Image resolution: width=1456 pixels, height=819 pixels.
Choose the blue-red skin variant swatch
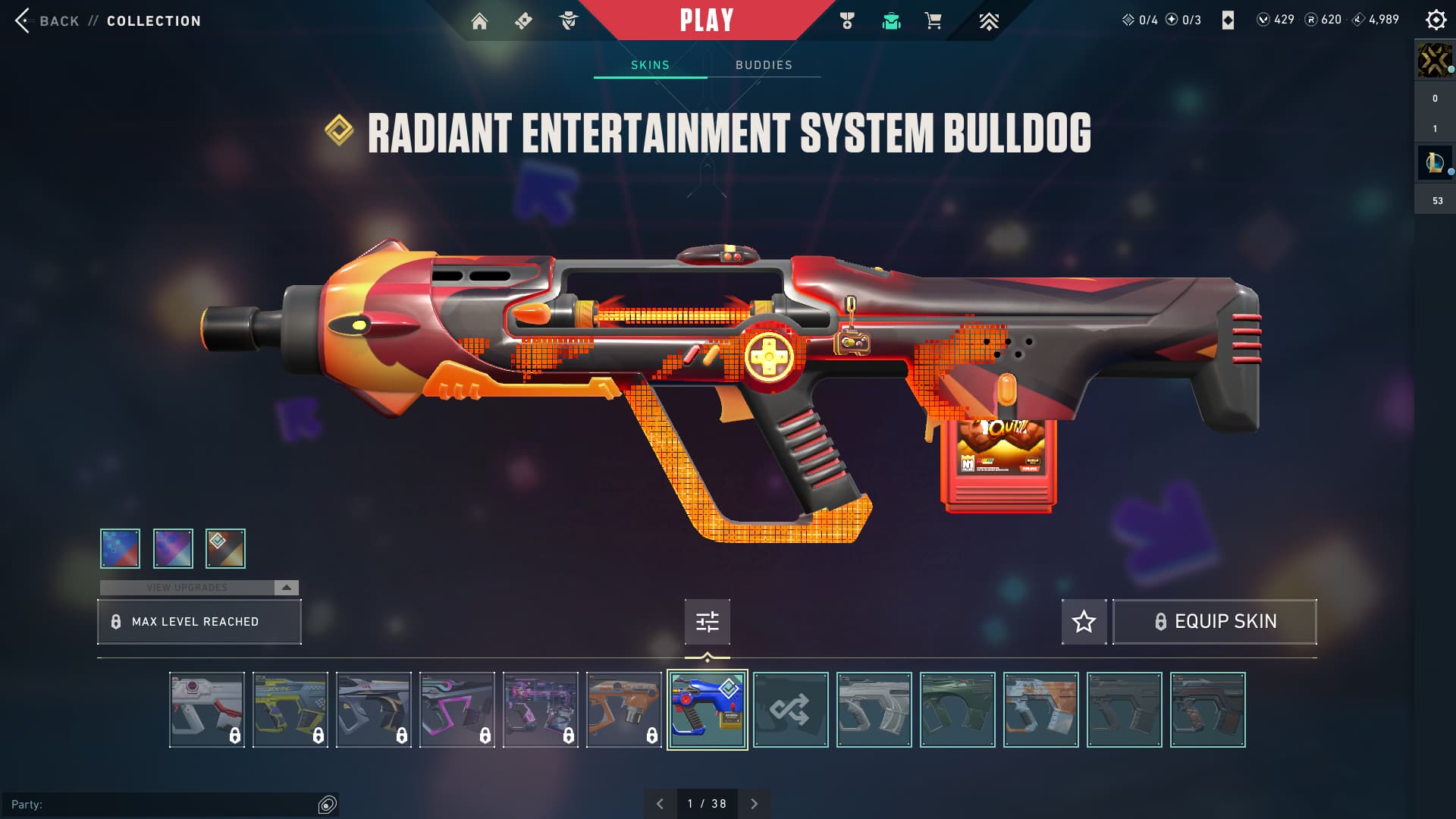point(121,548)
